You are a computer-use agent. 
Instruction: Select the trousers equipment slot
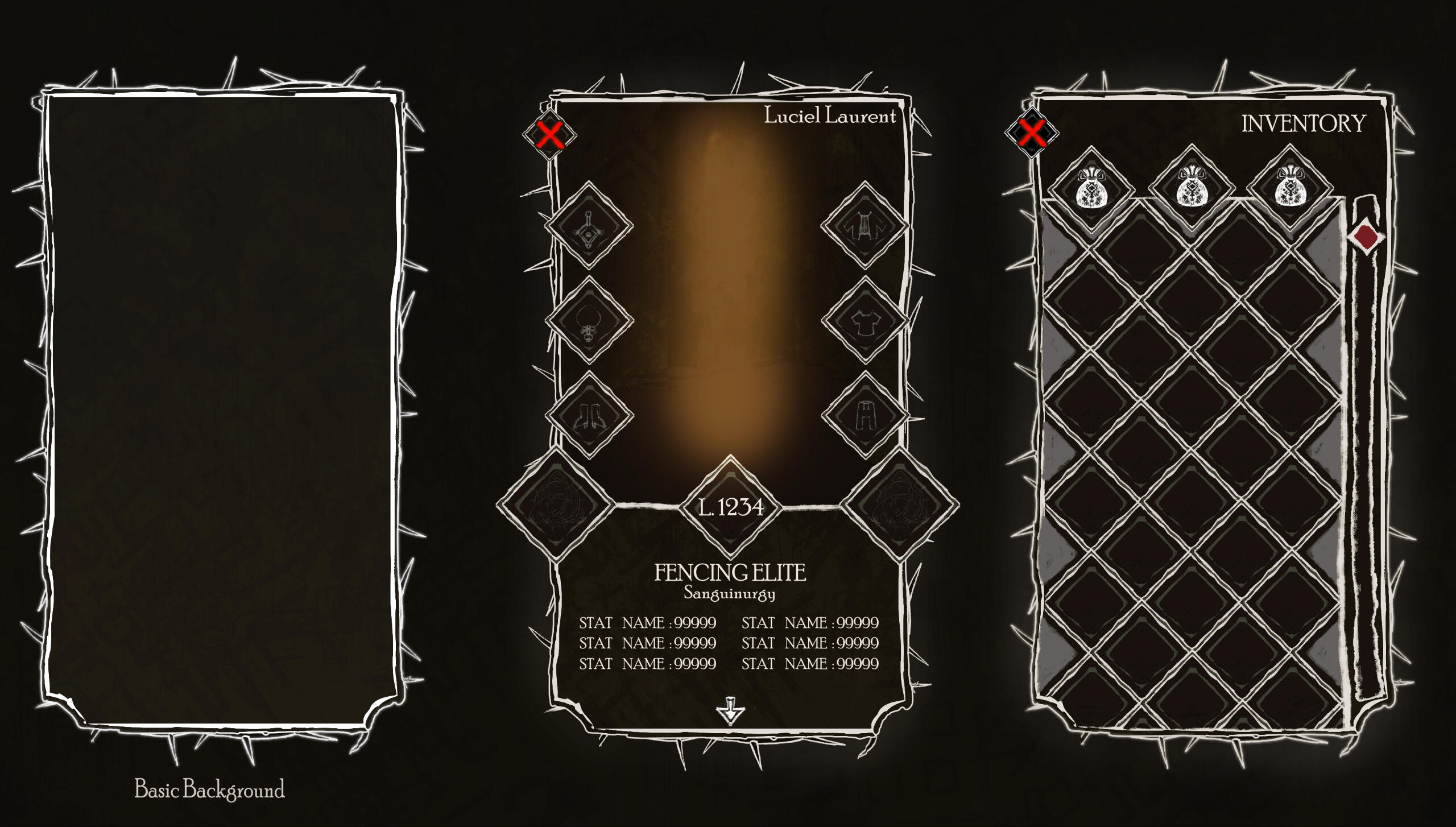(x=864, y=415)
